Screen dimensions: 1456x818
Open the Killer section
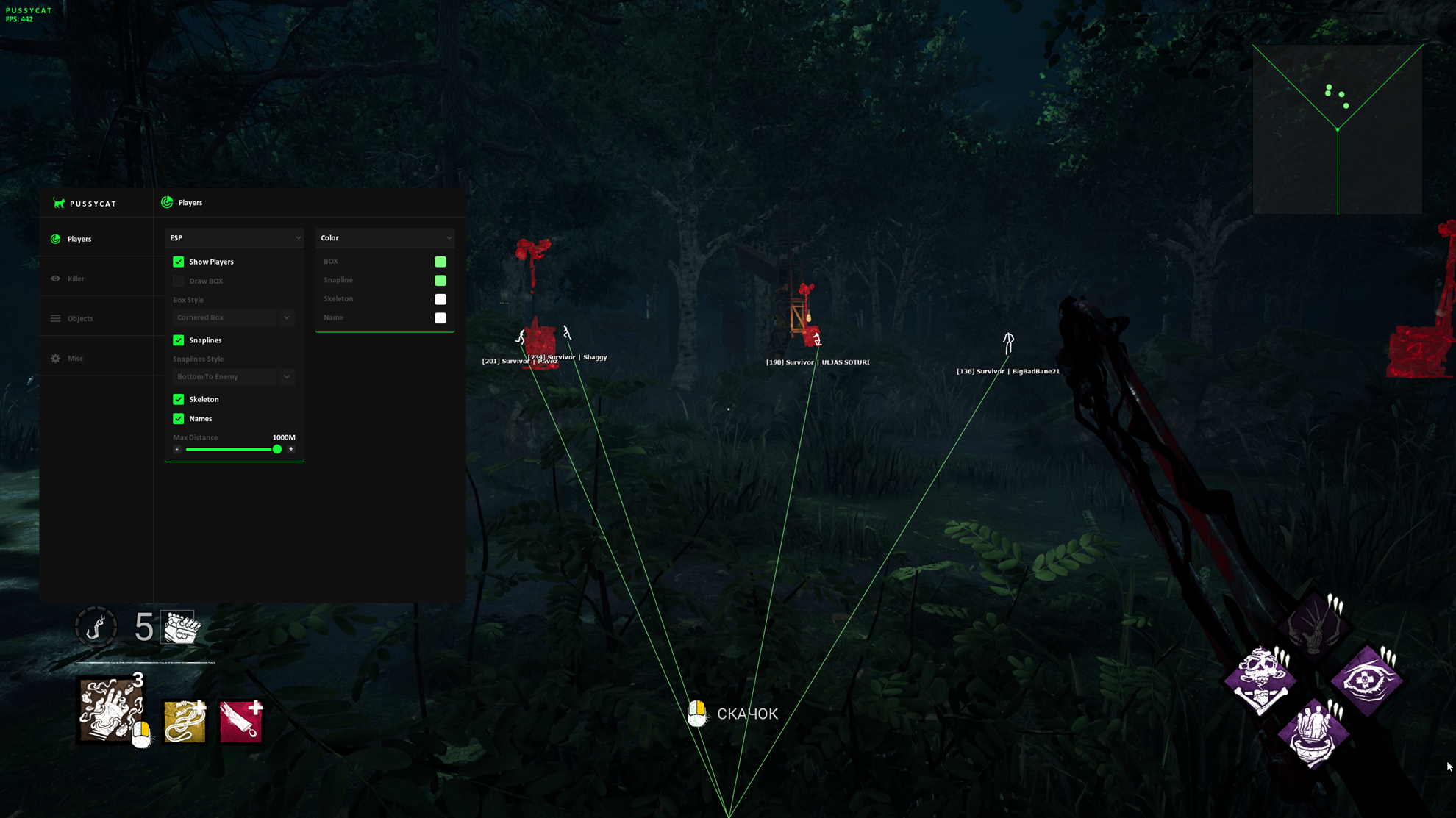[x=76, y=279]
